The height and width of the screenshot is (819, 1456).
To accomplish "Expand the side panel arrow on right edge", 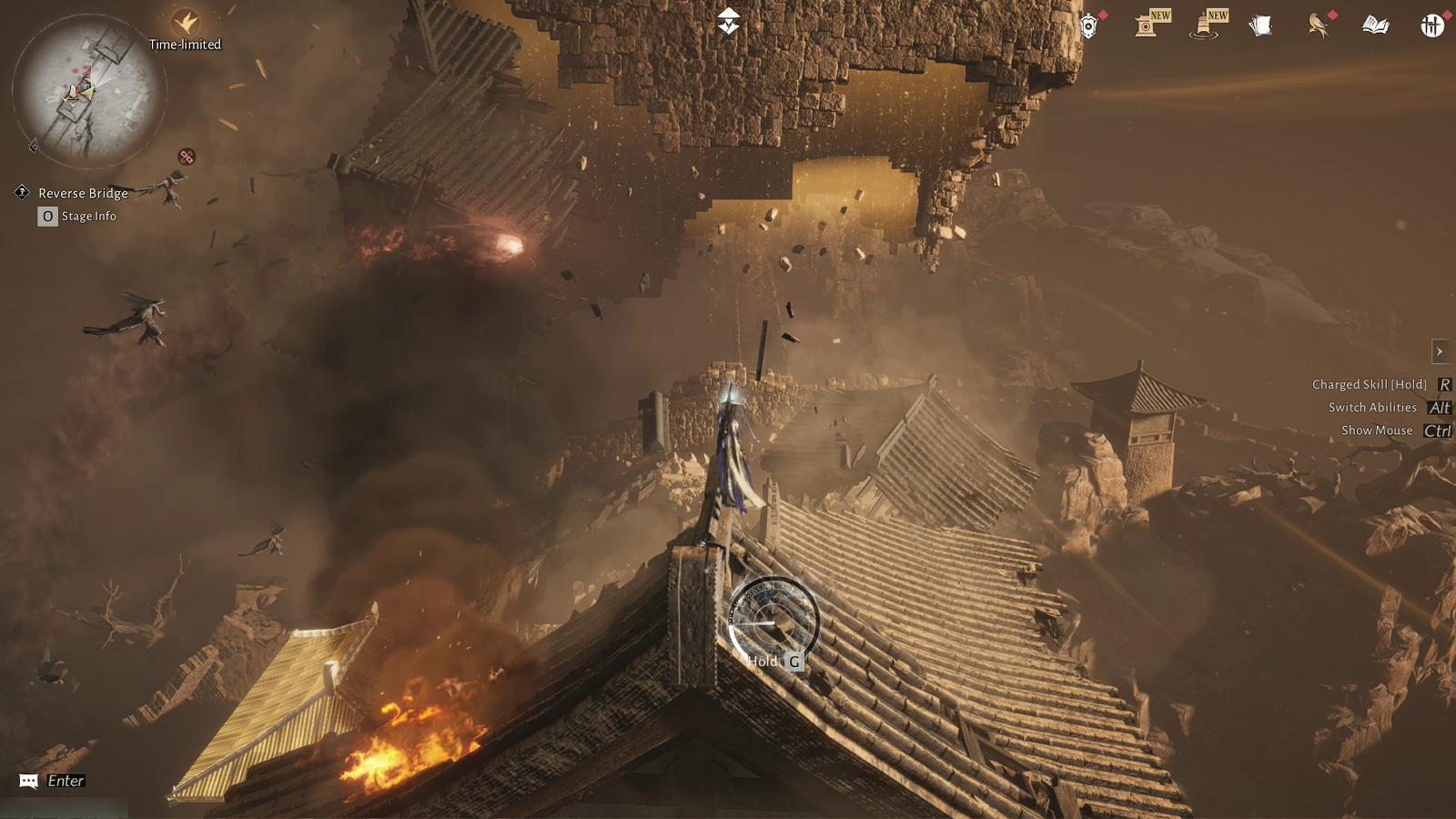I will point(1440,351).
